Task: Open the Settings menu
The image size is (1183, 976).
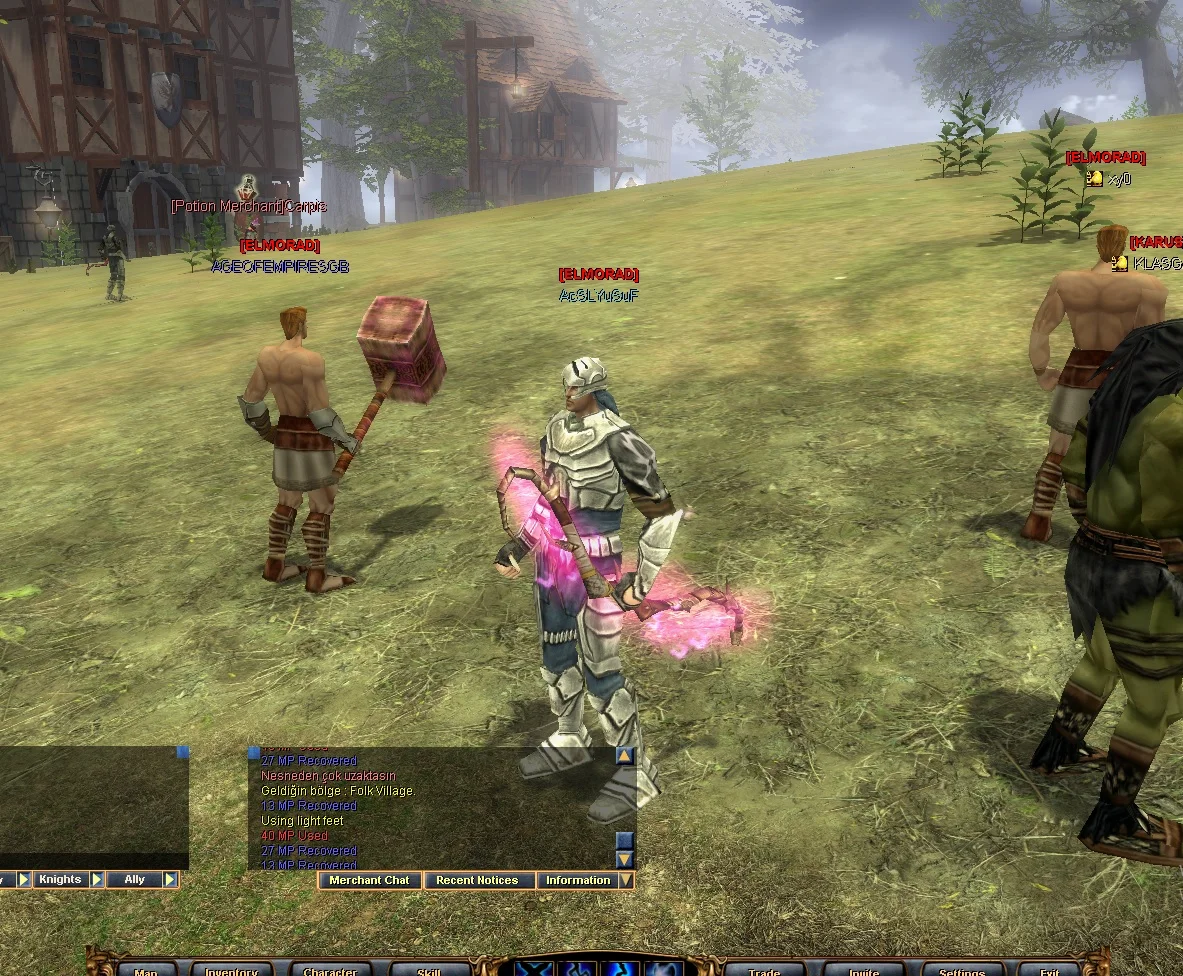Action: (962, 971)
